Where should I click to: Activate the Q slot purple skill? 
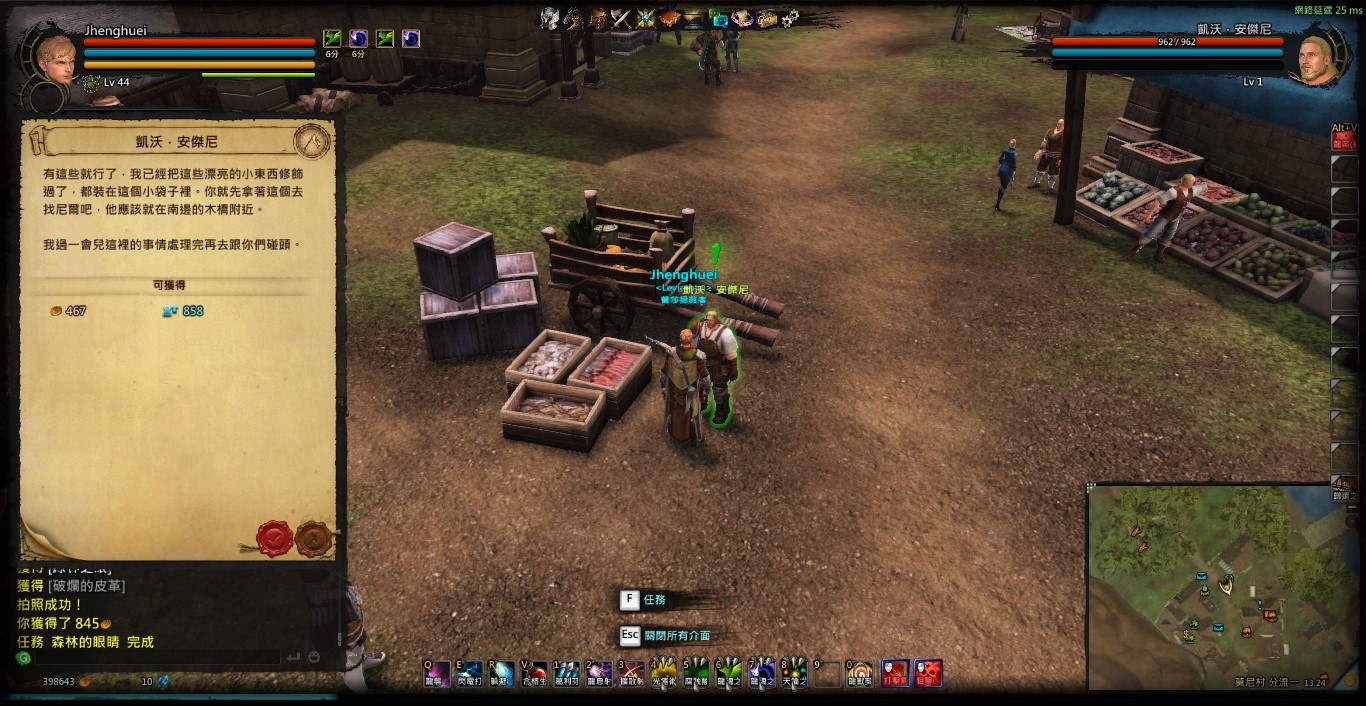[435, 673]
